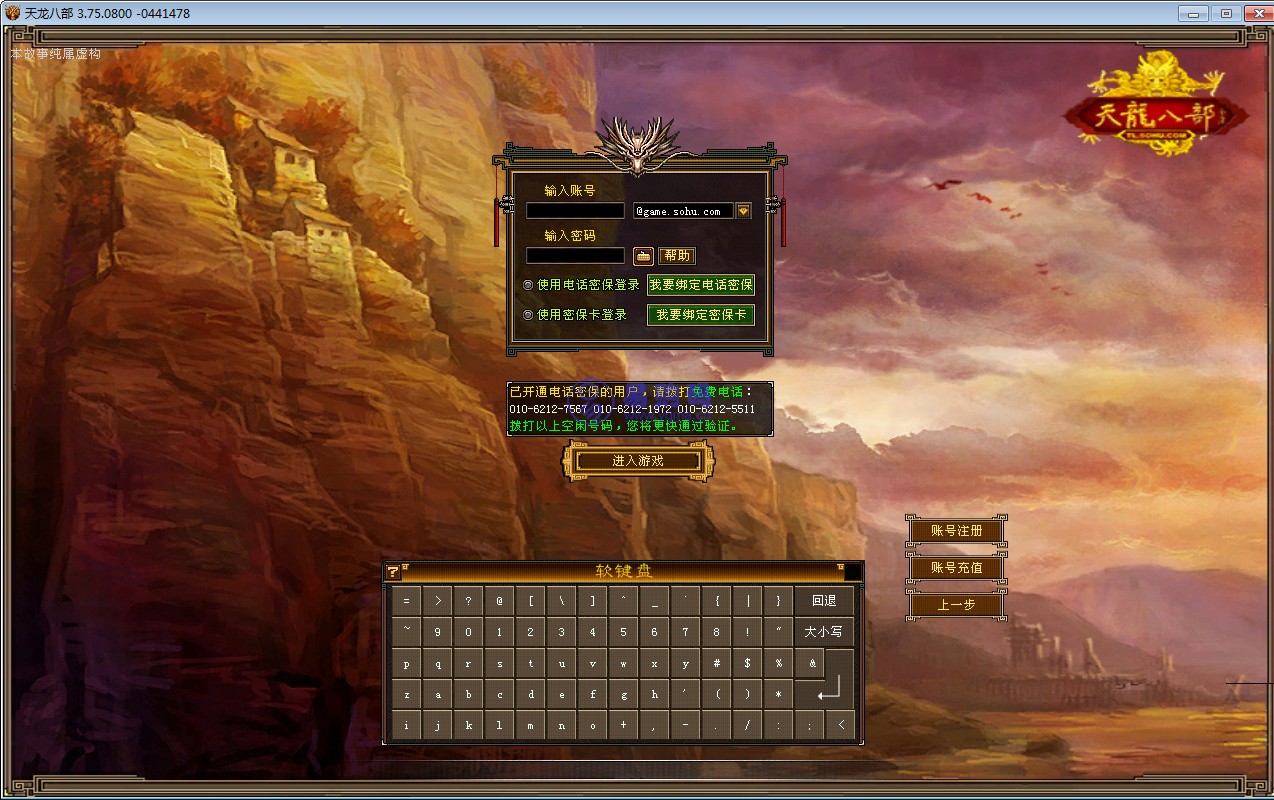Image resolution: width=1274 pixels, height=800 pixels.
Task: Tap the @ key on soft keyboard
Action: [499, 601]
